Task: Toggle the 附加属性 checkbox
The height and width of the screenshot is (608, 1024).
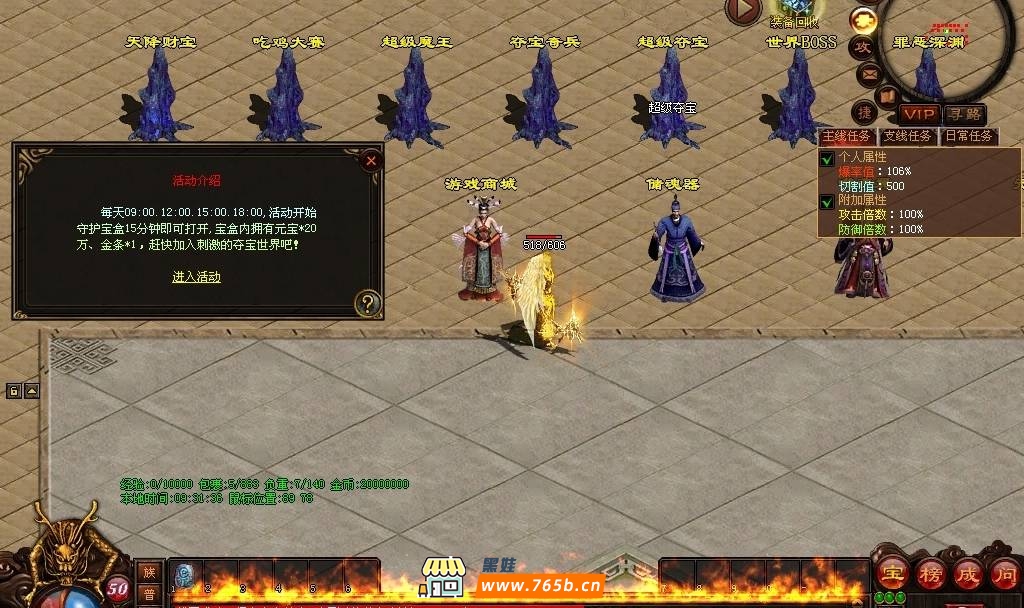Action: 827,201
